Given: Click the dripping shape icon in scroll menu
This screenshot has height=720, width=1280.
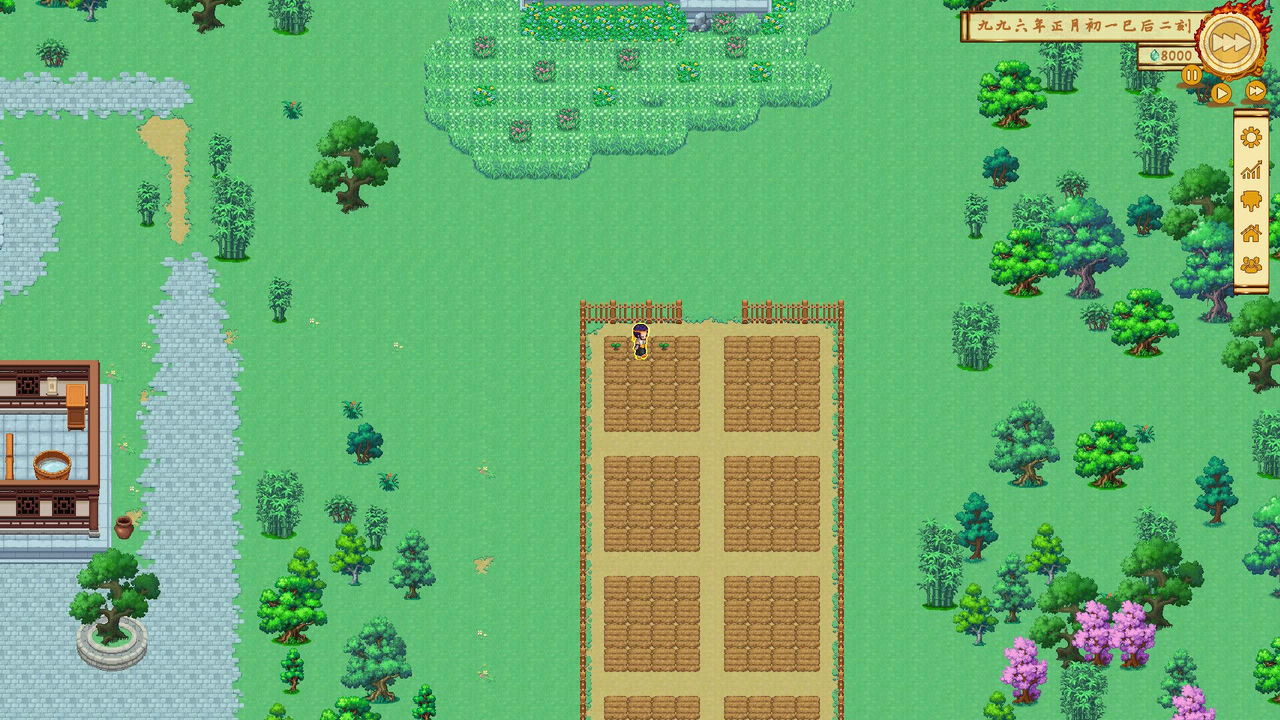Looking at the screenshot, I should (1251, 201).
